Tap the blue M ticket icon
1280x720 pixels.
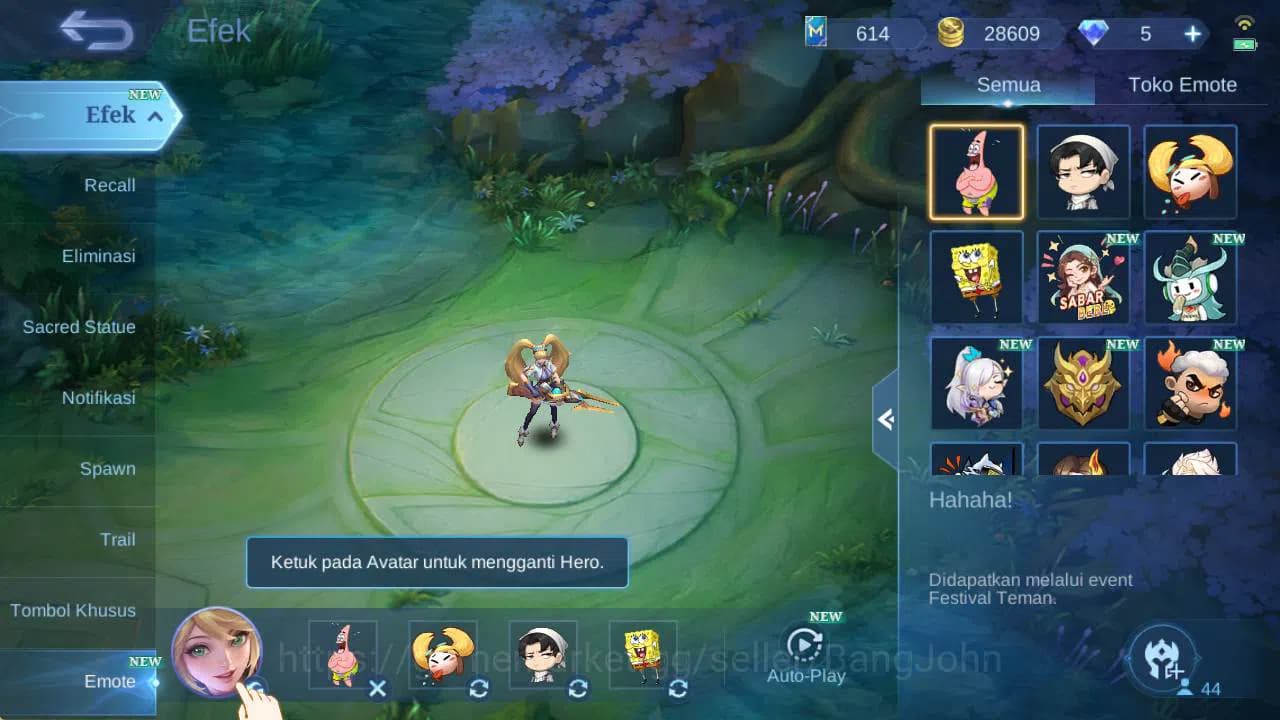click(x=818, y=33)
